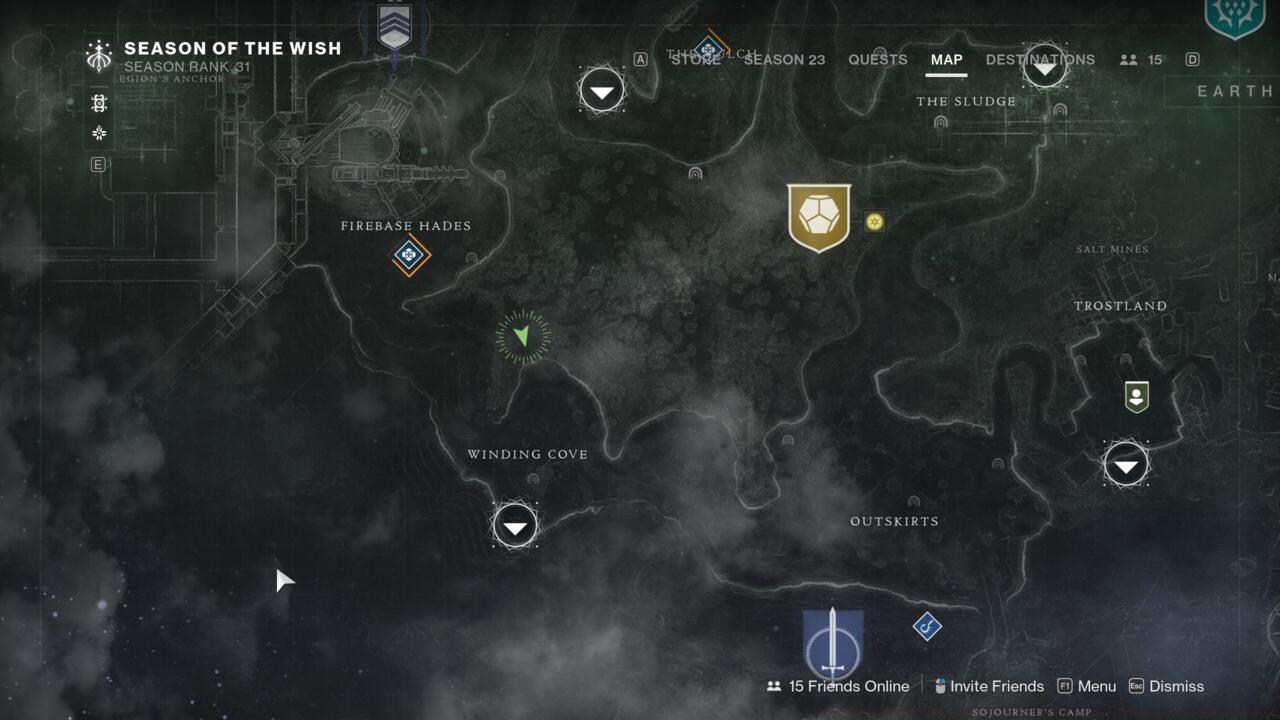Viewport: 1280px width, 720px height.
Task: Open the DESTINATIONS tab
Action: click(1038, 60)
